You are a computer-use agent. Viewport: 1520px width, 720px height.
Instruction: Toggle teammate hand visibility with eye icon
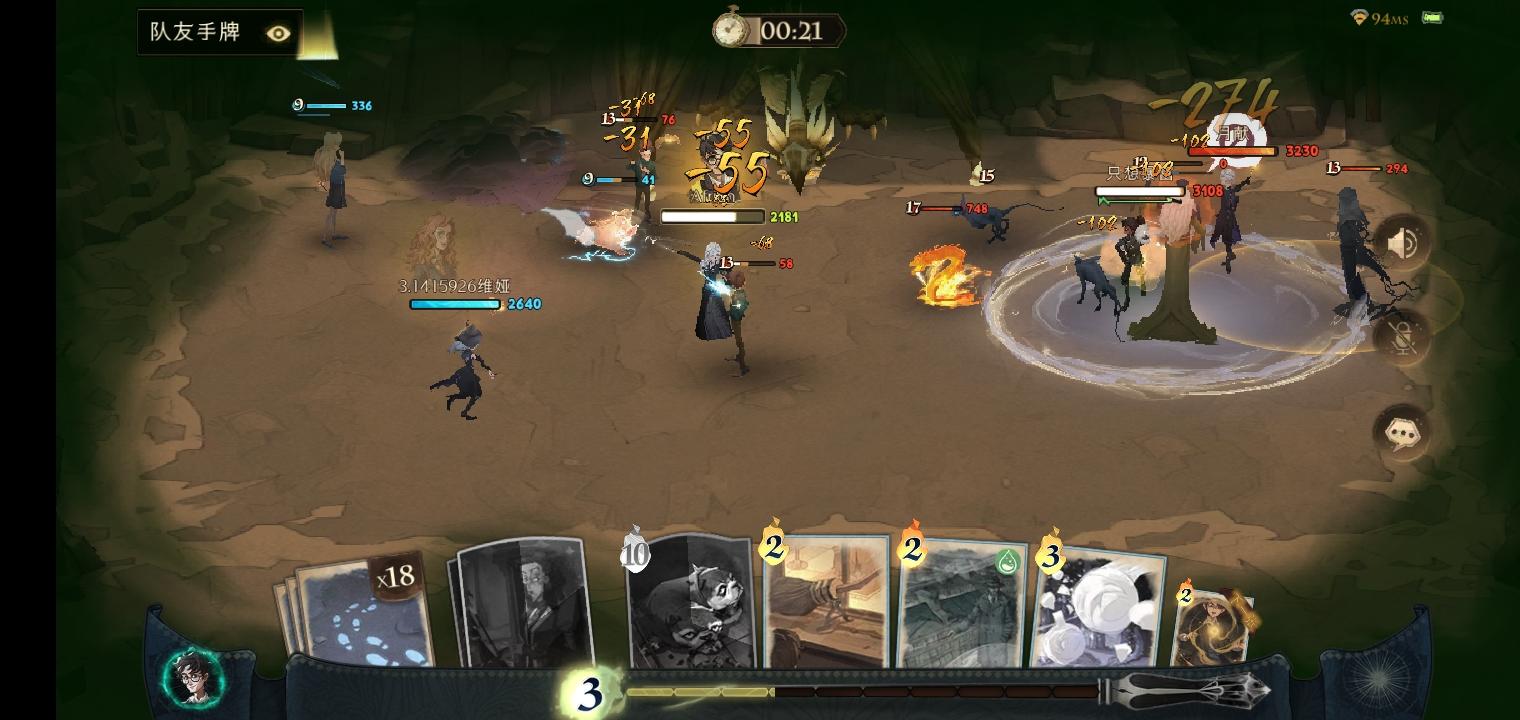277,33
